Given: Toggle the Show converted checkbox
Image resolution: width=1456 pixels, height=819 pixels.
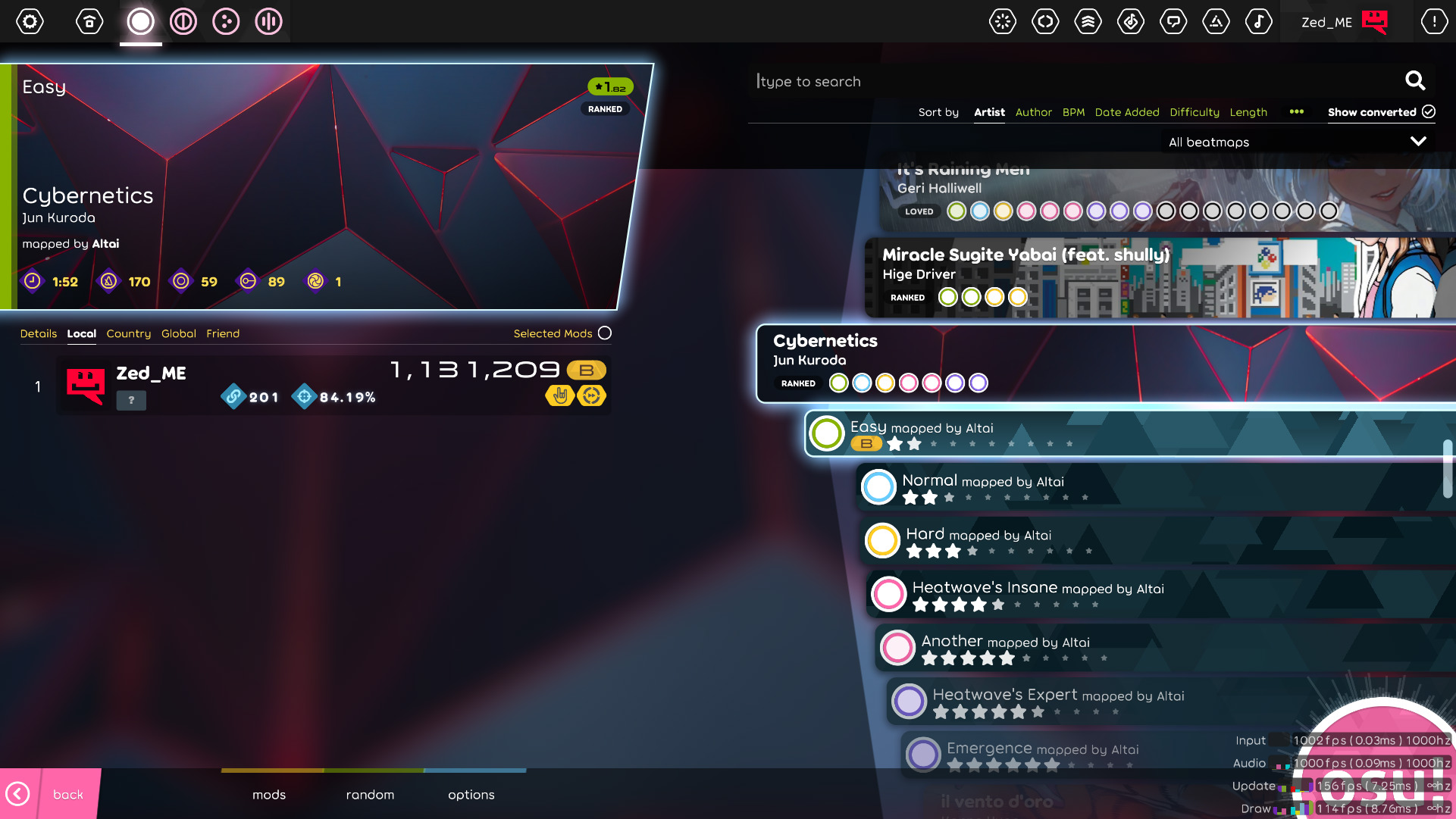Looking at the screenshot, I should pyautogui.click(x=1428, y=111).
